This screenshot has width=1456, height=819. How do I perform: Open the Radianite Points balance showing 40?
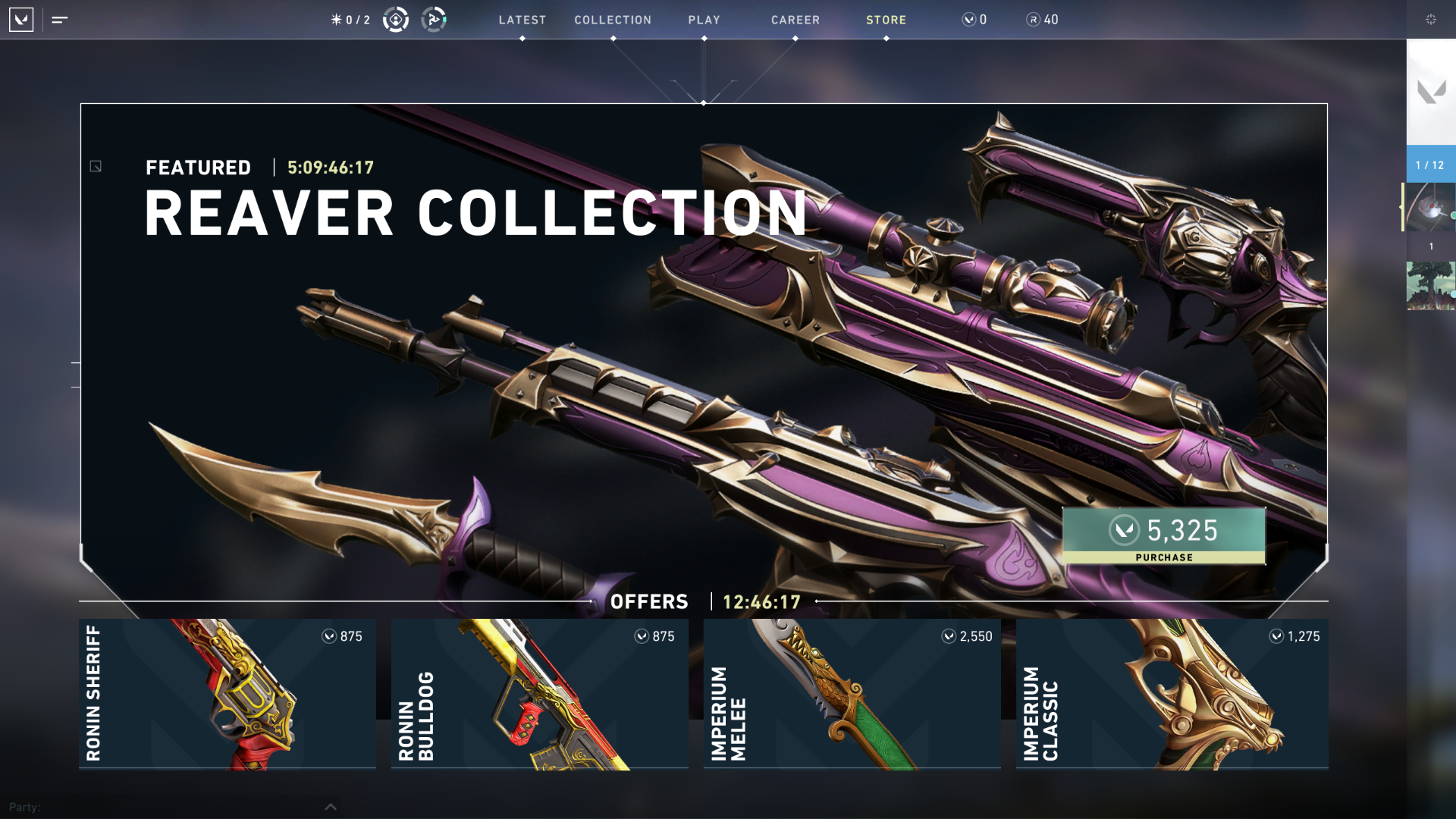[1043, 20]
